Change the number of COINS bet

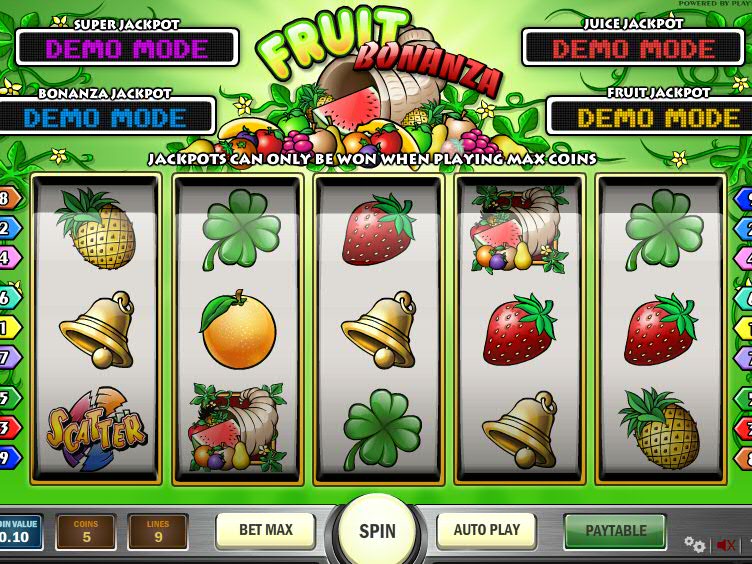pos(86,532)
